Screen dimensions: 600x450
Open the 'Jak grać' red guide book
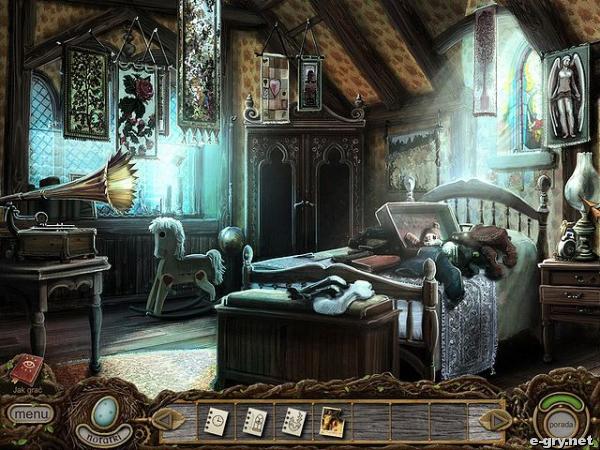[27, 368]
